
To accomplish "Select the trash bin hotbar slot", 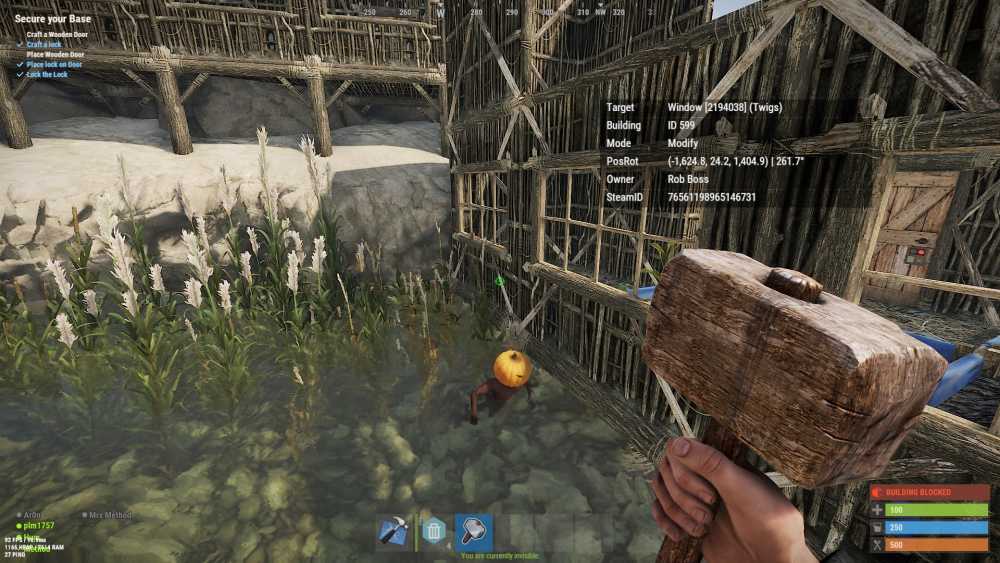I will coord(434,531).
